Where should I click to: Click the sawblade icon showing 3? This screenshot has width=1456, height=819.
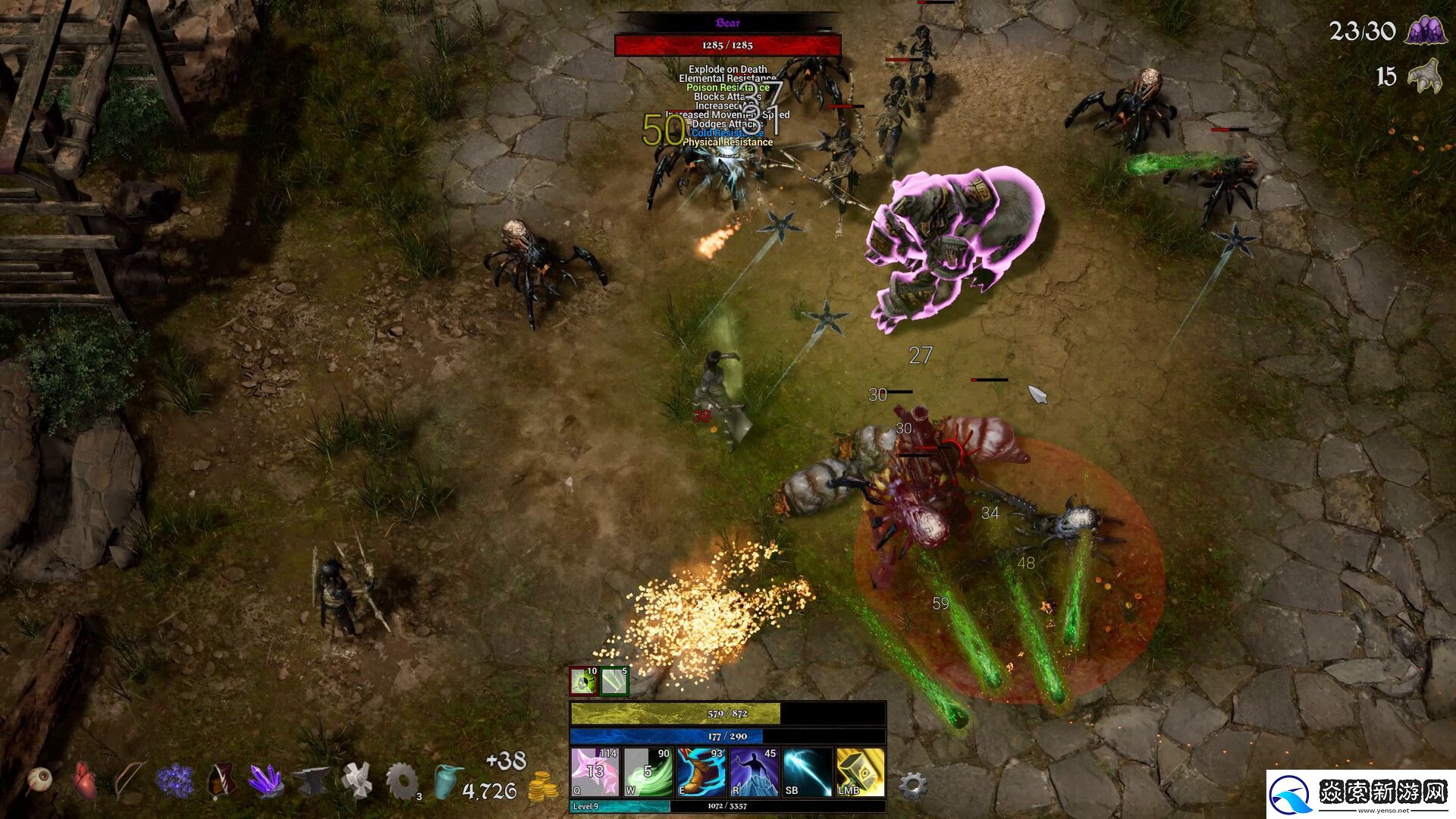click(x=401, y=780)
